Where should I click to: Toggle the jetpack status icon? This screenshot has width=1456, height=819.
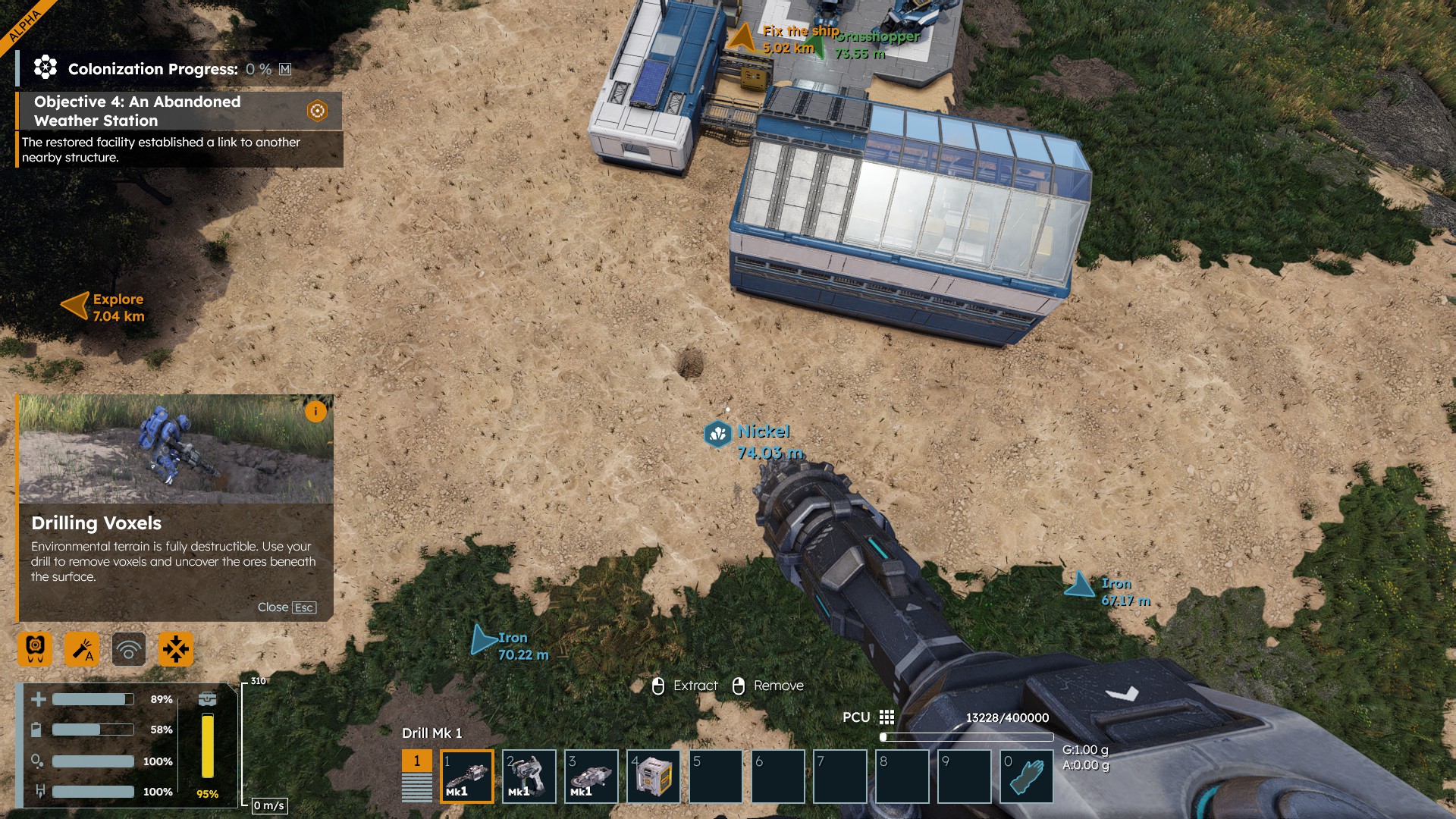click(35, 649)
